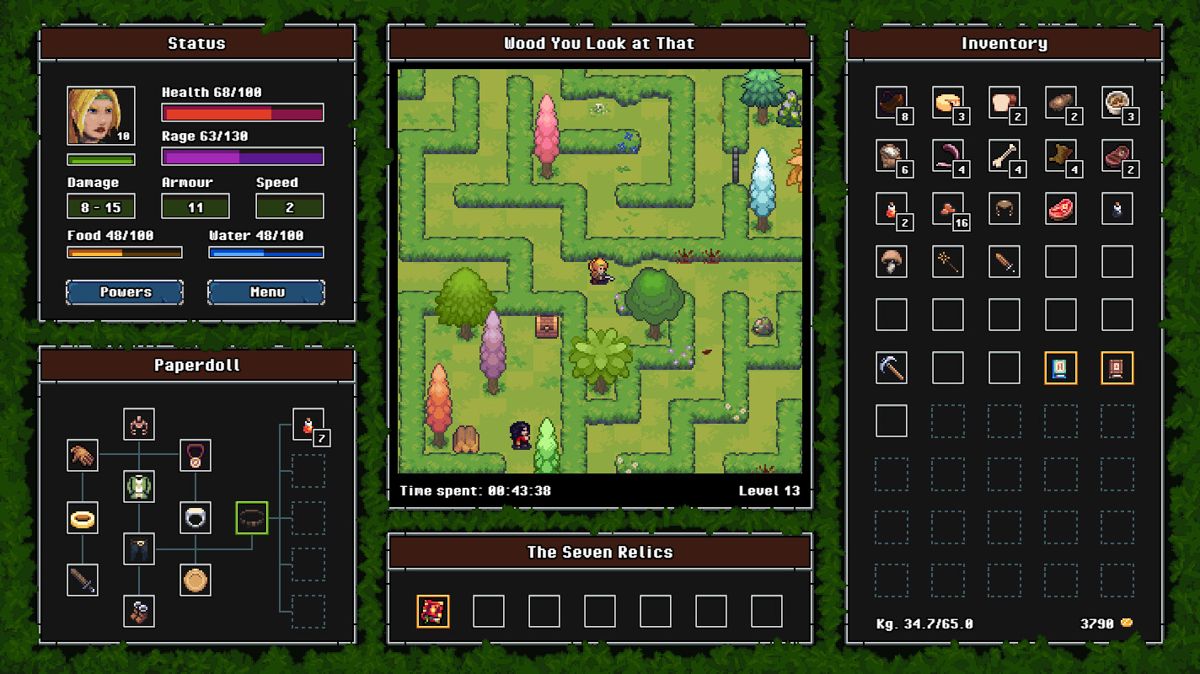The height and width of the screenshot is (674, 1200).
Task: Select the equipped sword weapon slot
Action: (83, 580)
